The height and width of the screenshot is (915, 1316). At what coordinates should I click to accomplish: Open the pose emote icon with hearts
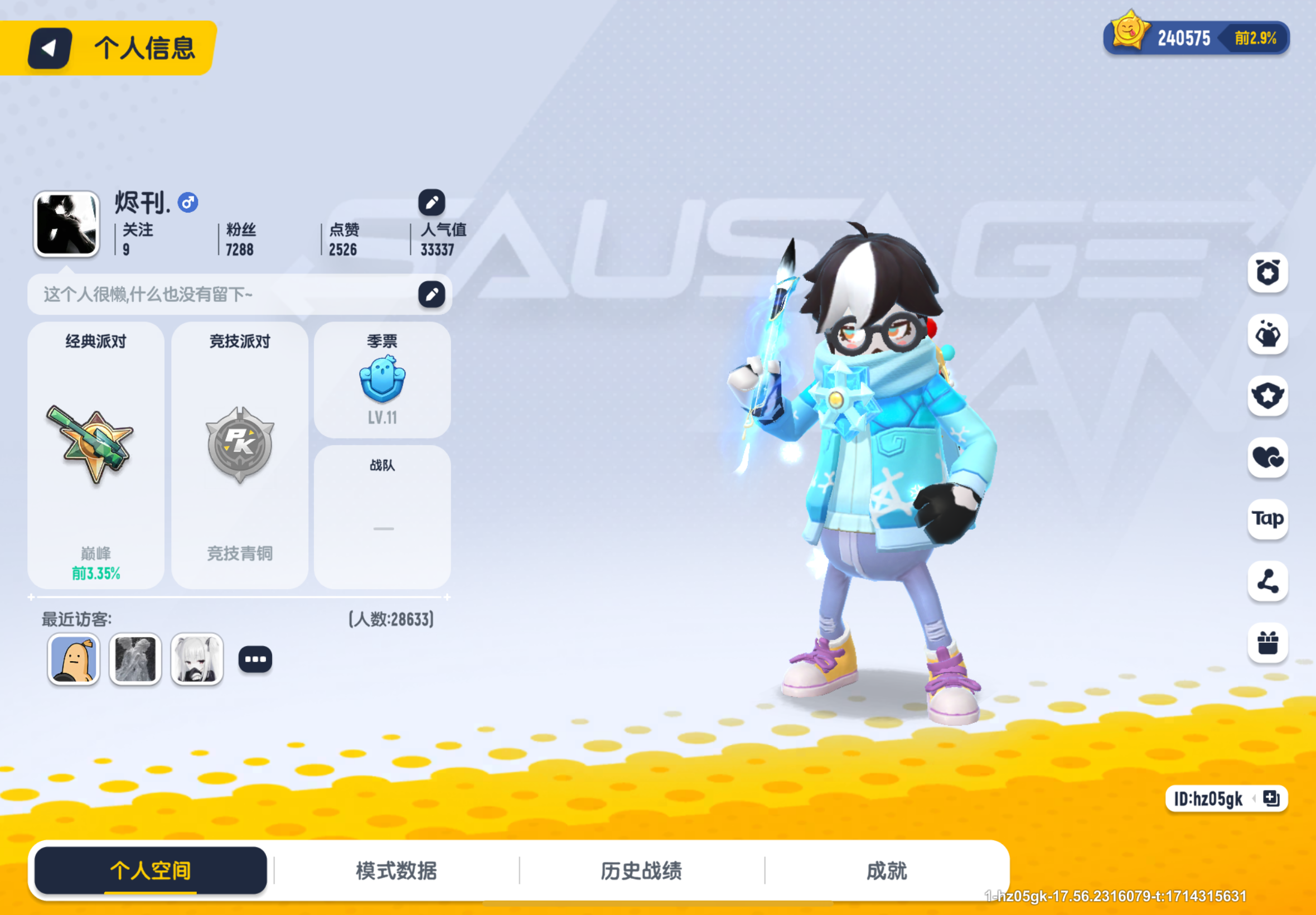pyautogui.click(x=1268, y=334)
